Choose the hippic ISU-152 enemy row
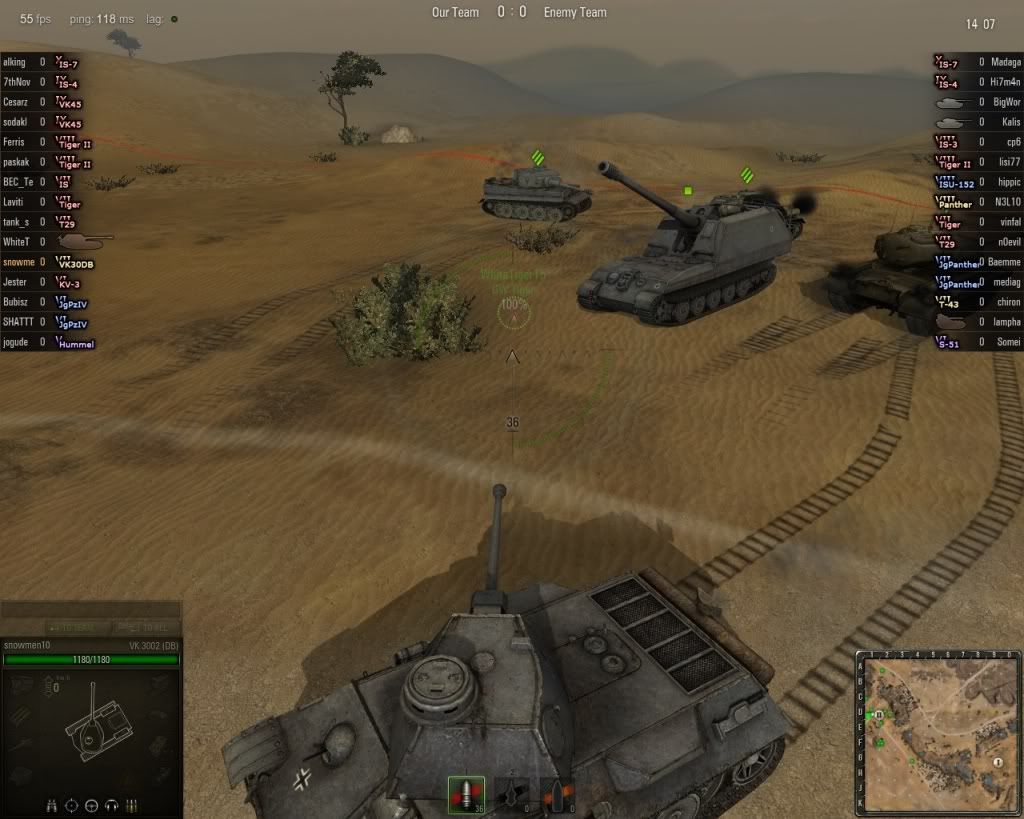Viewport: 1024px width, 819px height. [x=975, y=182]
